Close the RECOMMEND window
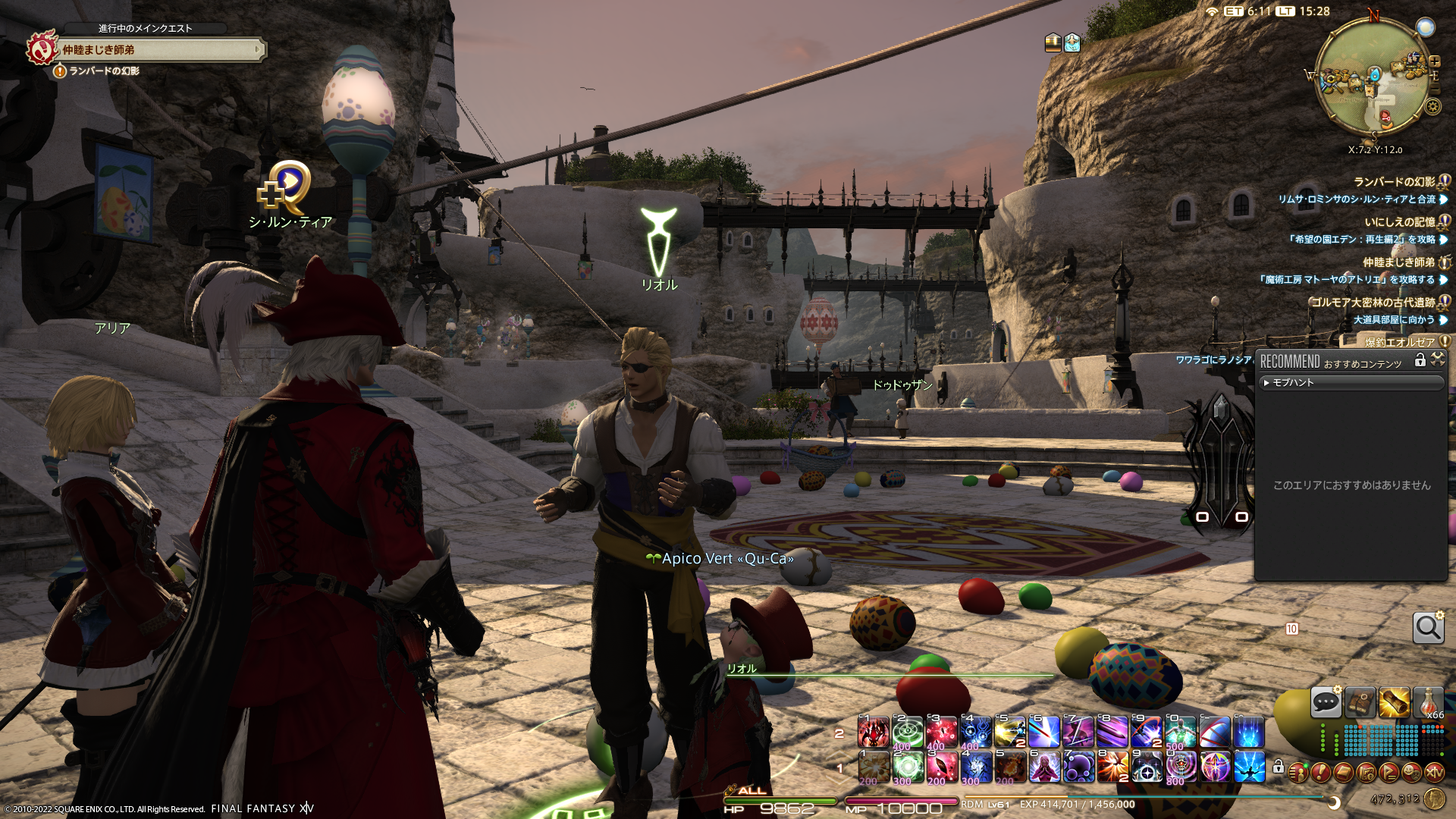 coord(1438,360)
